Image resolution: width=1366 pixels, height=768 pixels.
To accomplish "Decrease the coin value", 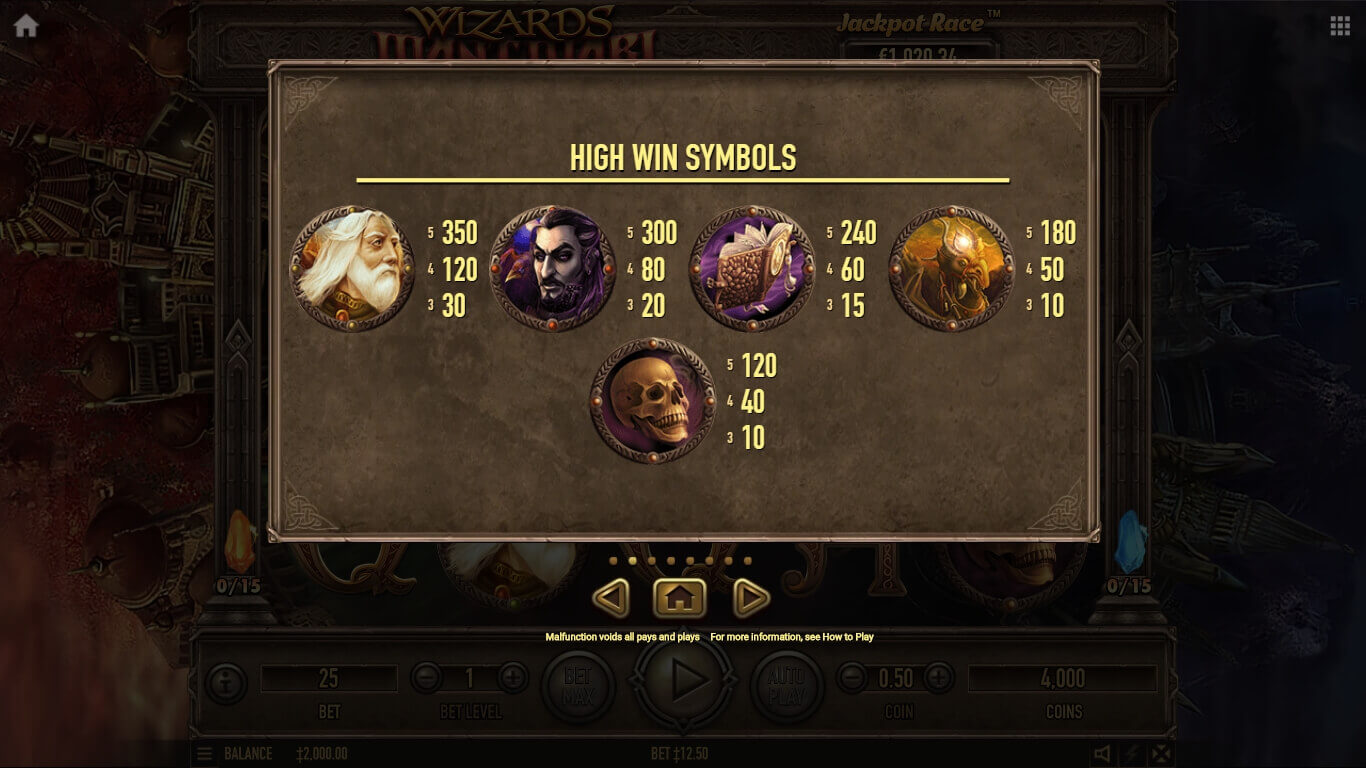I will pyautogui.click(x=851, y=678).
